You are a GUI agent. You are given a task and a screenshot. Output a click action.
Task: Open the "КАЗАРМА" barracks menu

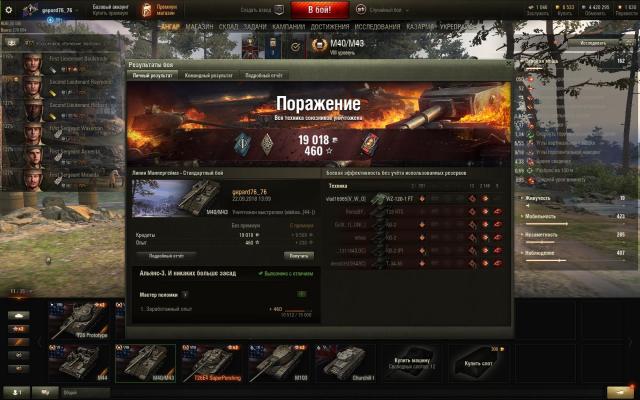421,27
